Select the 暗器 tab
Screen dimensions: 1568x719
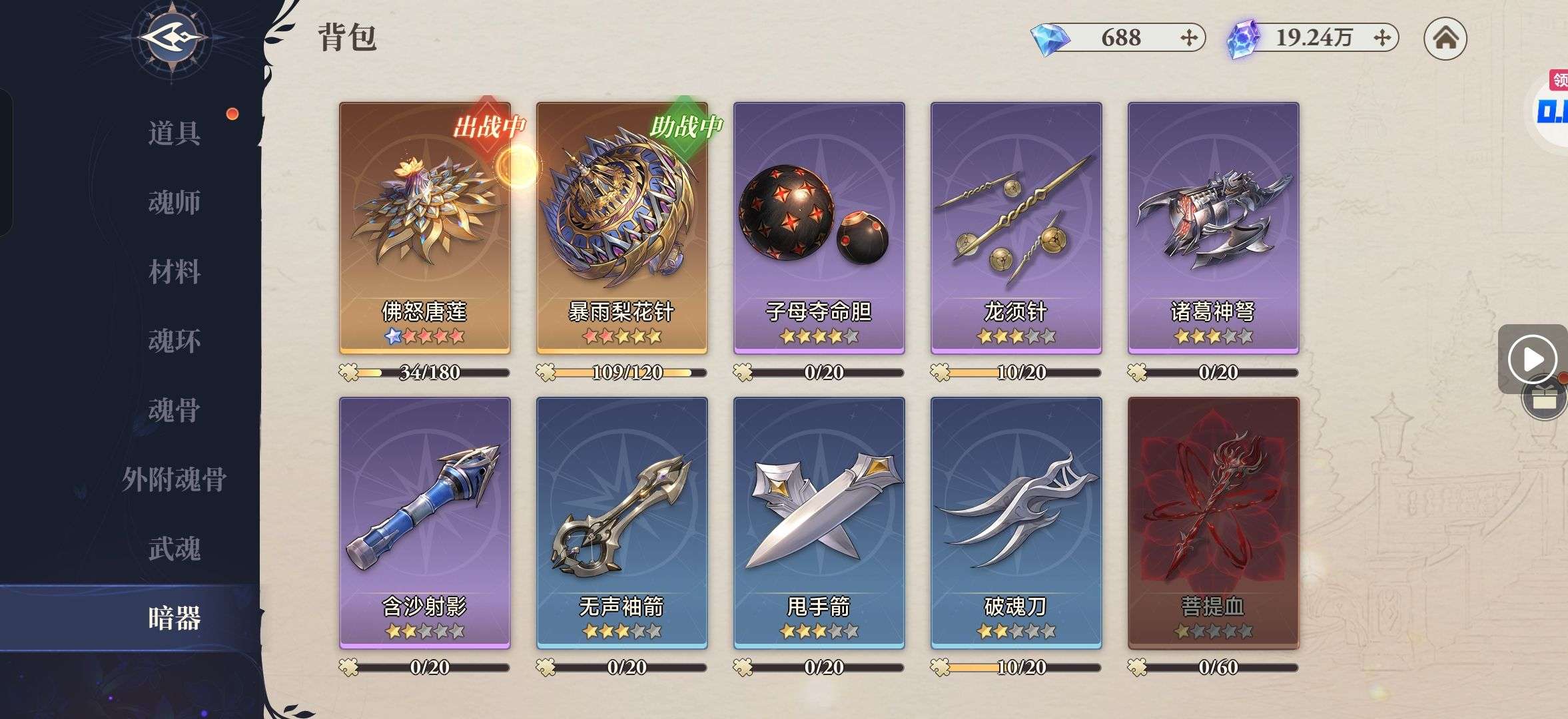click(175, 618)
